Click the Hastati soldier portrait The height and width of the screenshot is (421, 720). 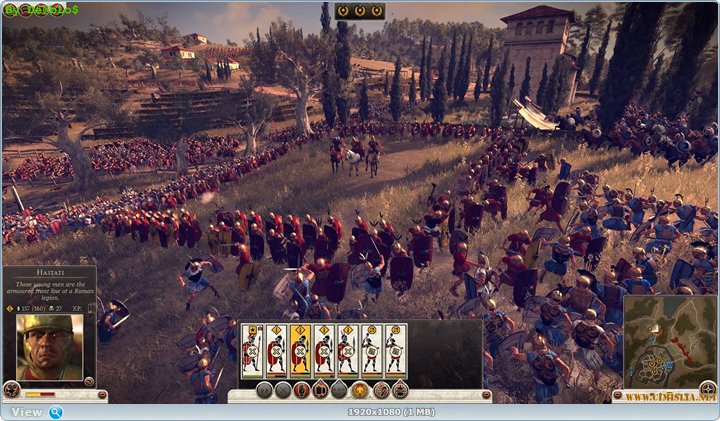(49, 347)
